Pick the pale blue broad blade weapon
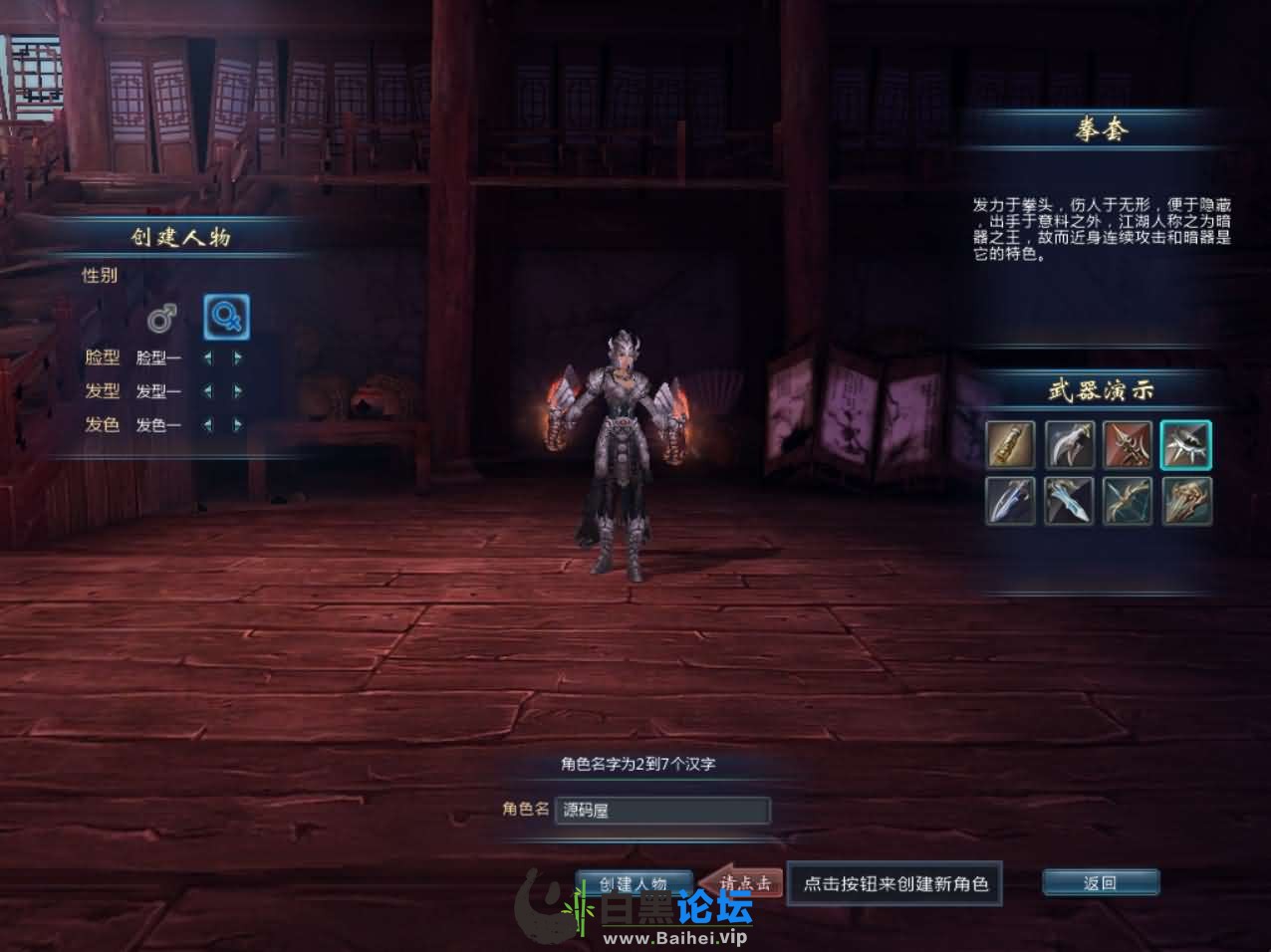 click(1070, 500)
